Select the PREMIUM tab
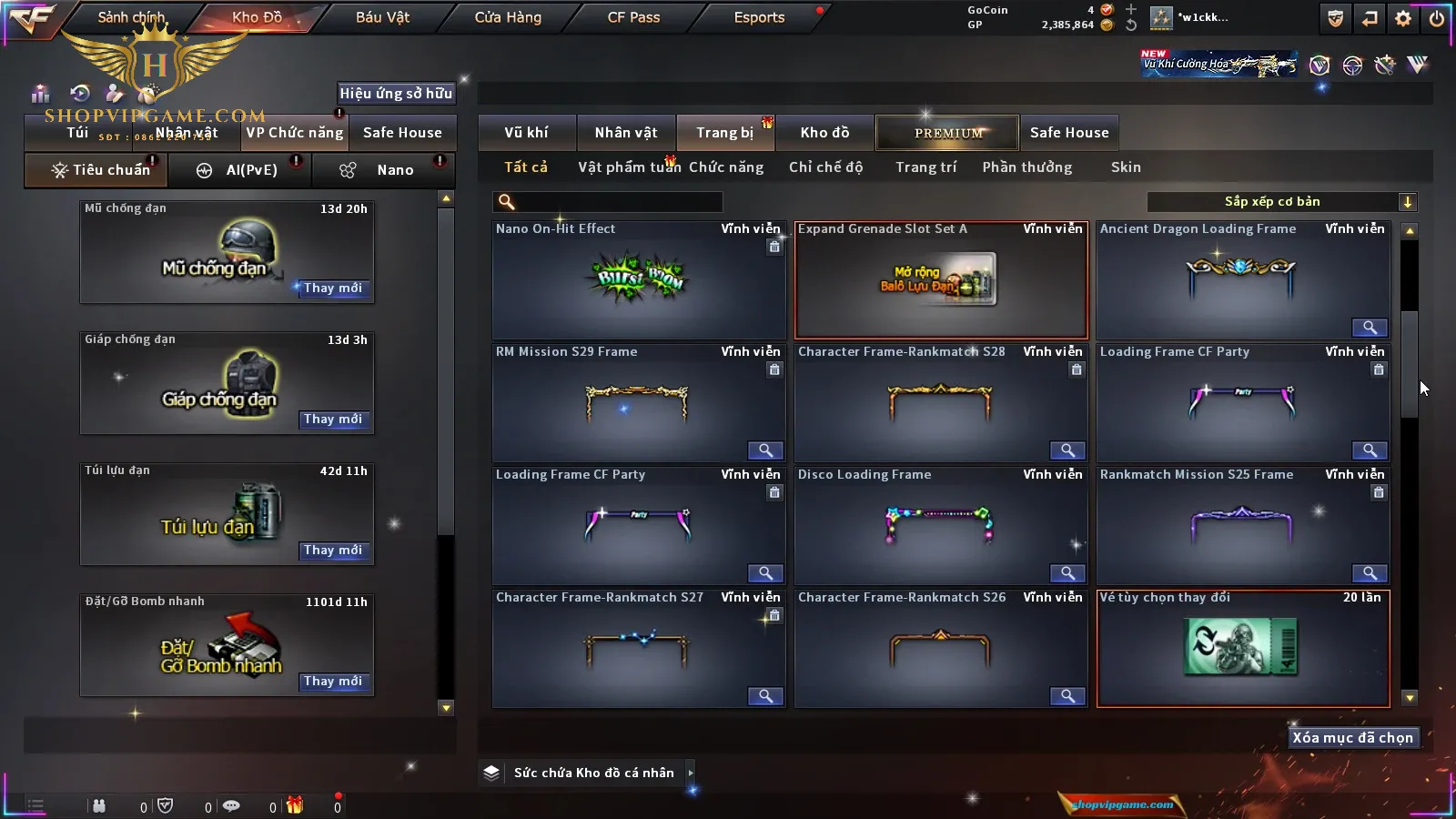The width and height of the screenshot is (1456, 819). 948,133
